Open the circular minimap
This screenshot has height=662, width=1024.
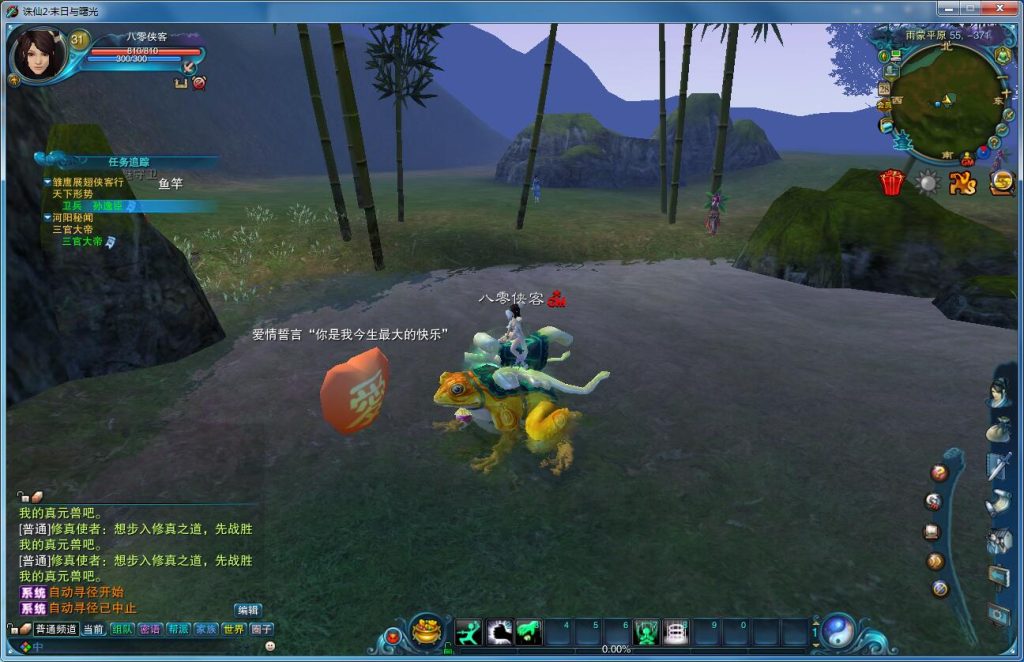pos(945,101)
